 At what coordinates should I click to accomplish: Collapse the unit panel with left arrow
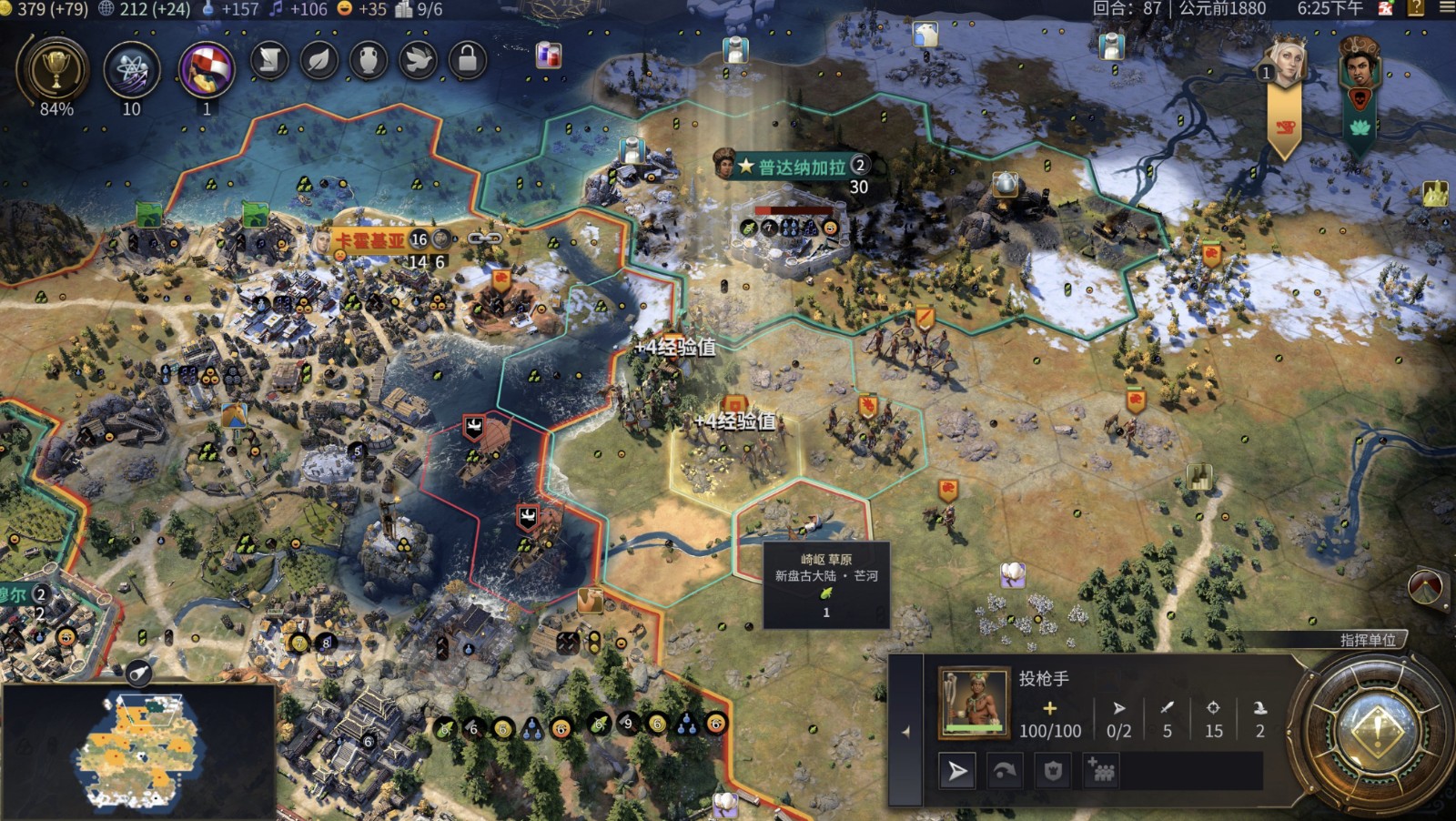[905, 731]
